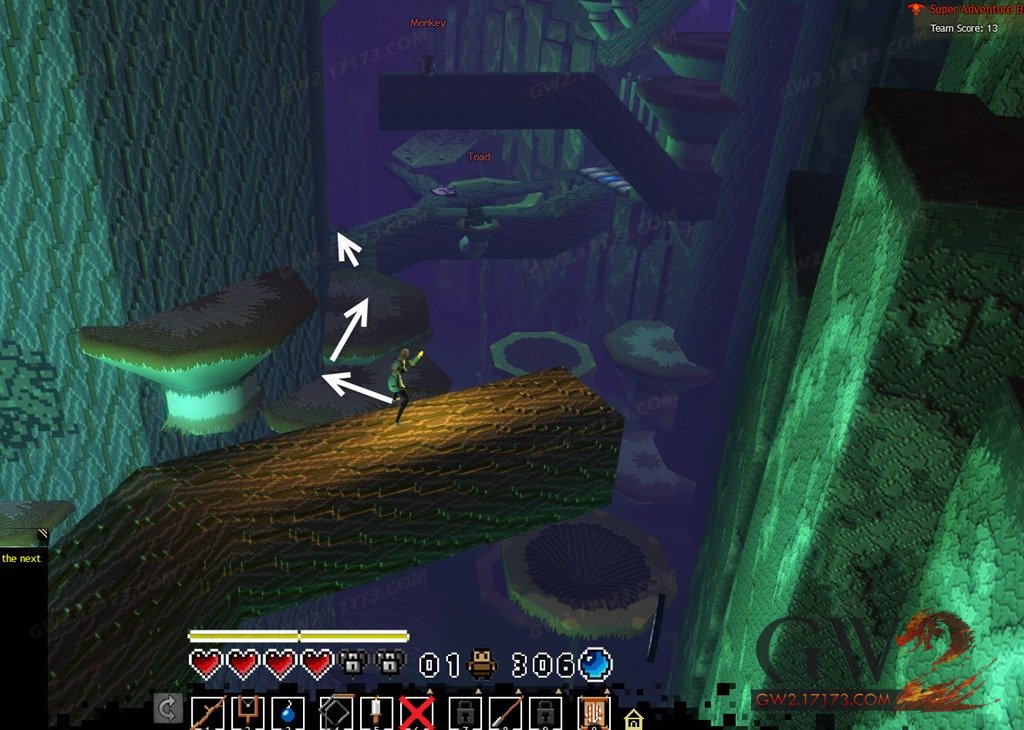Activate the diamond frame skill slot
Screen dimensions: 1024x730
click(333, 712)
